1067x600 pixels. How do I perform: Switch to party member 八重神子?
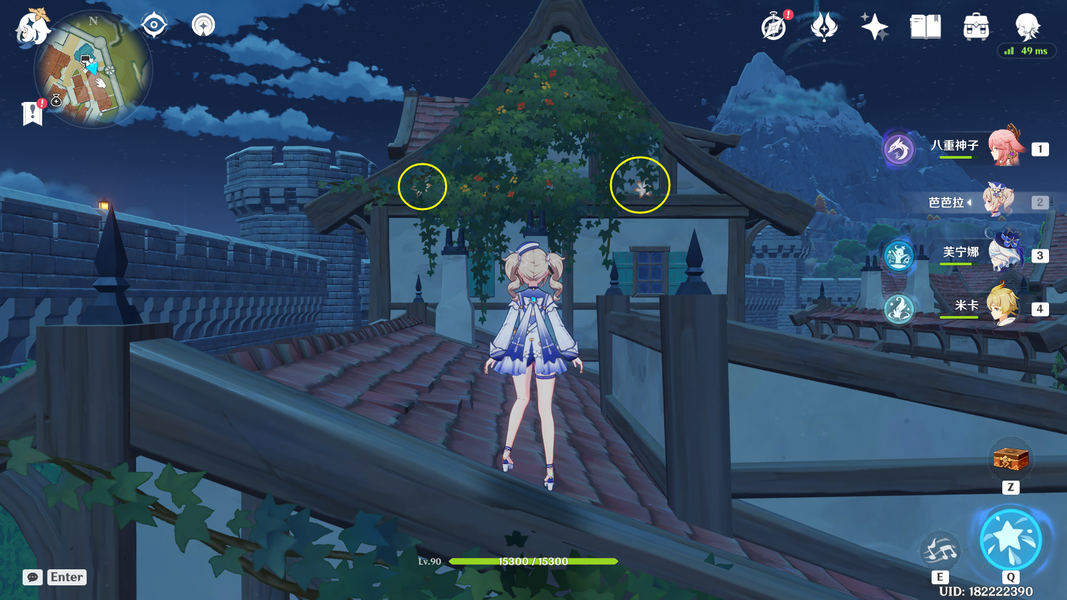[x=1006, y=148]
